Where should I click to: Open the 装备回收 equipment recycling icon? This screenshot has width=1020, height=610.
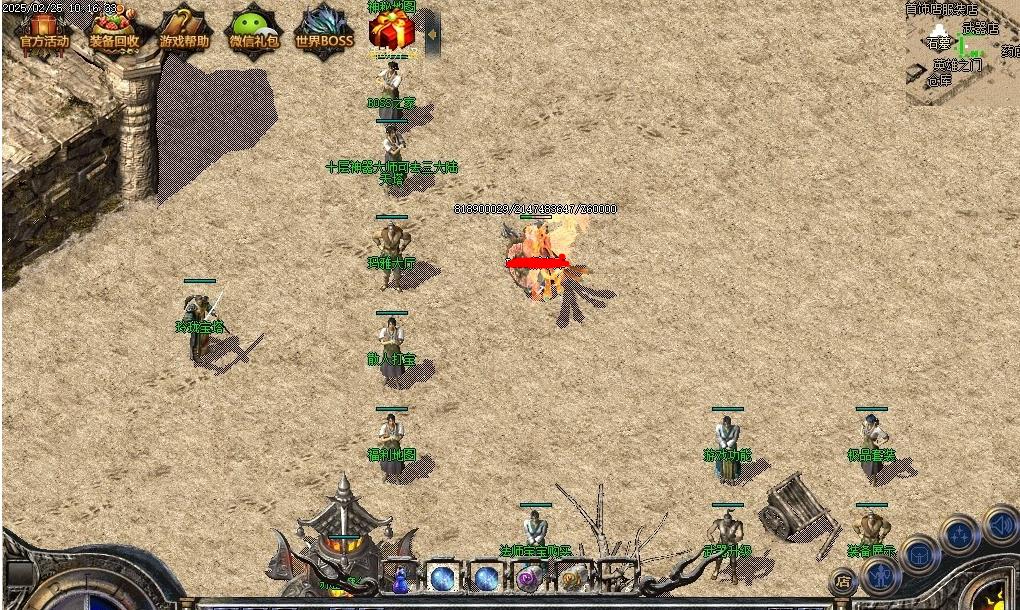coord(114,31)
